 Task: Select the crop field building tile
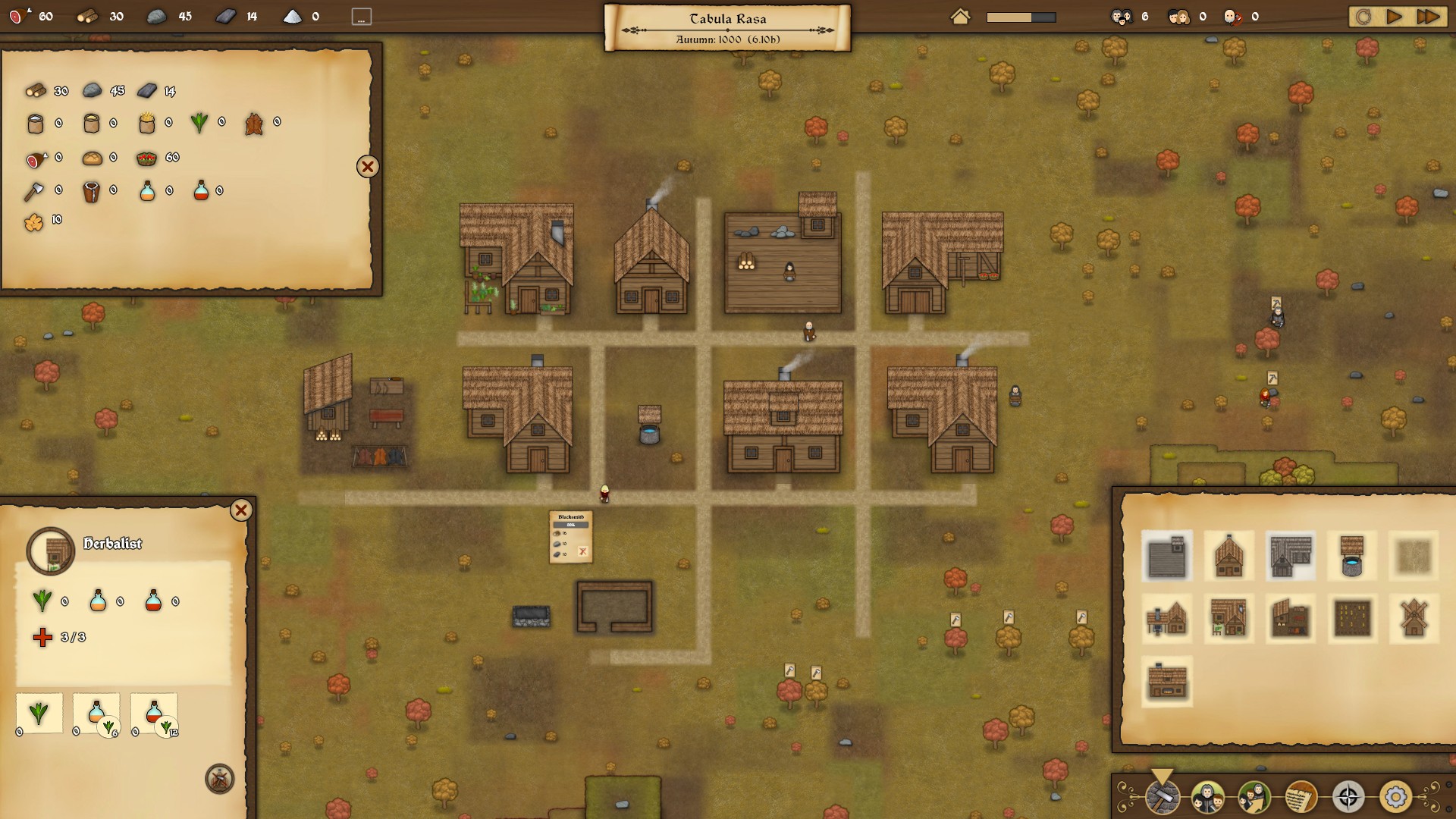coord(1352,618)
